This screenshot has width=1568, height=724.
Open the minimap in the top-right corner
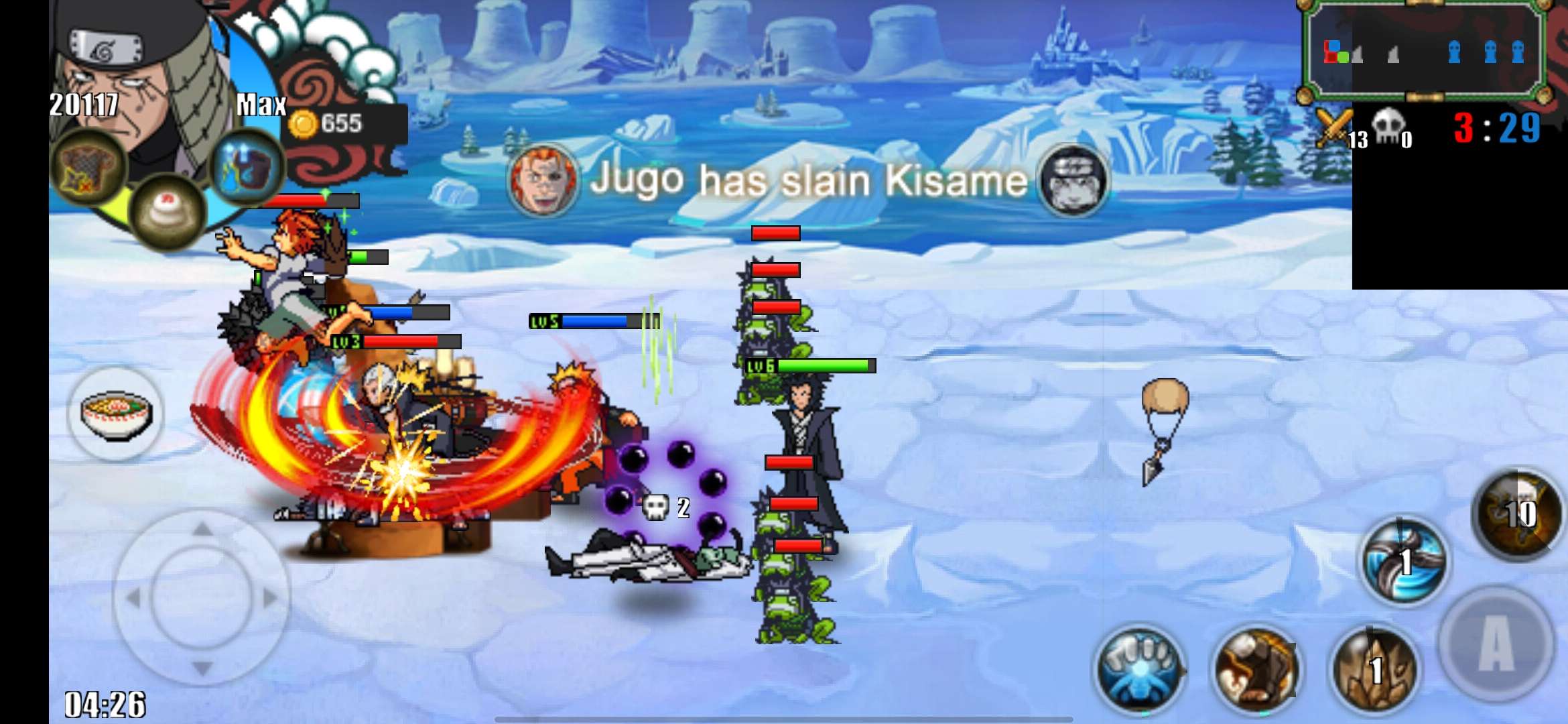click(x=1421, y=50)
